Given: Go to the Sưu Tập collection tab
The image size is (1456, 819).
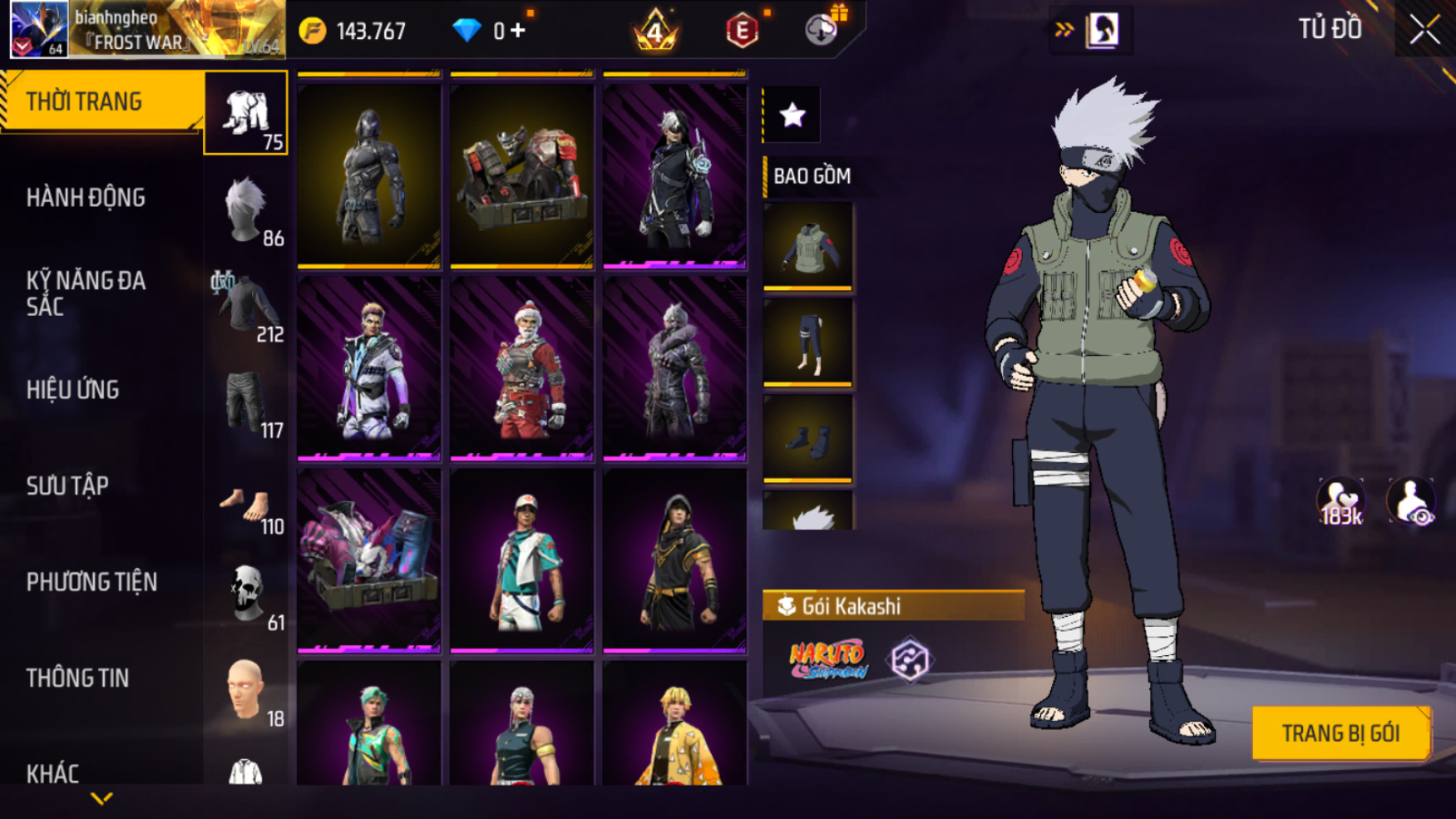Looking at the screenshot, I should point(67,486).
